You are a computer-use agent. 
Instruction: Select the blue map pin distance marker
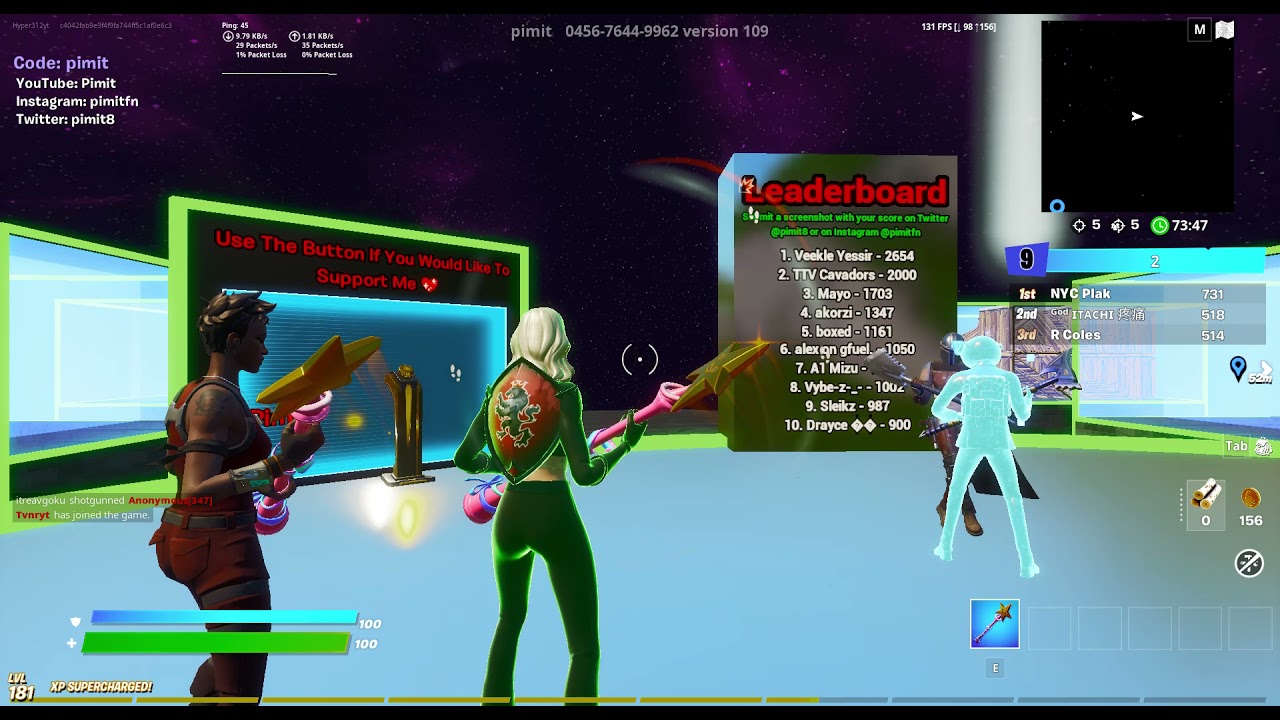pos(1238,369)
